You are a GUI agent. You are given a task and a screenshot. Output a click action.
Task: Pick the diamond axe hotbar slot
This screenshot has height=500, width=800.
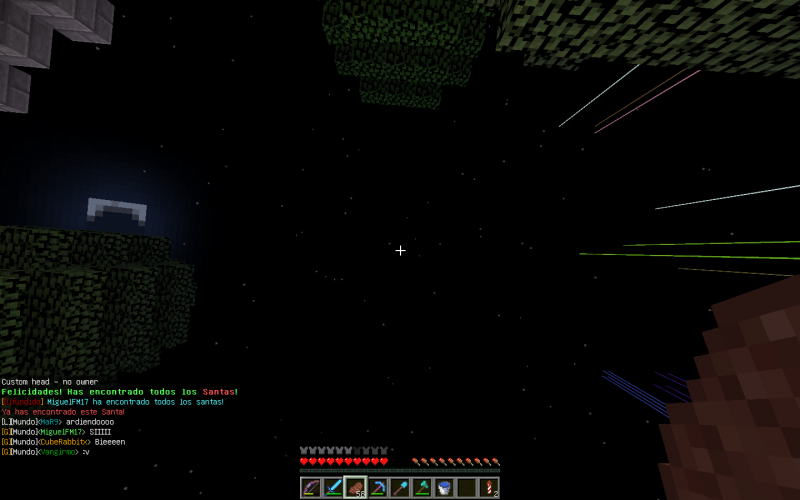click(422, 488)
